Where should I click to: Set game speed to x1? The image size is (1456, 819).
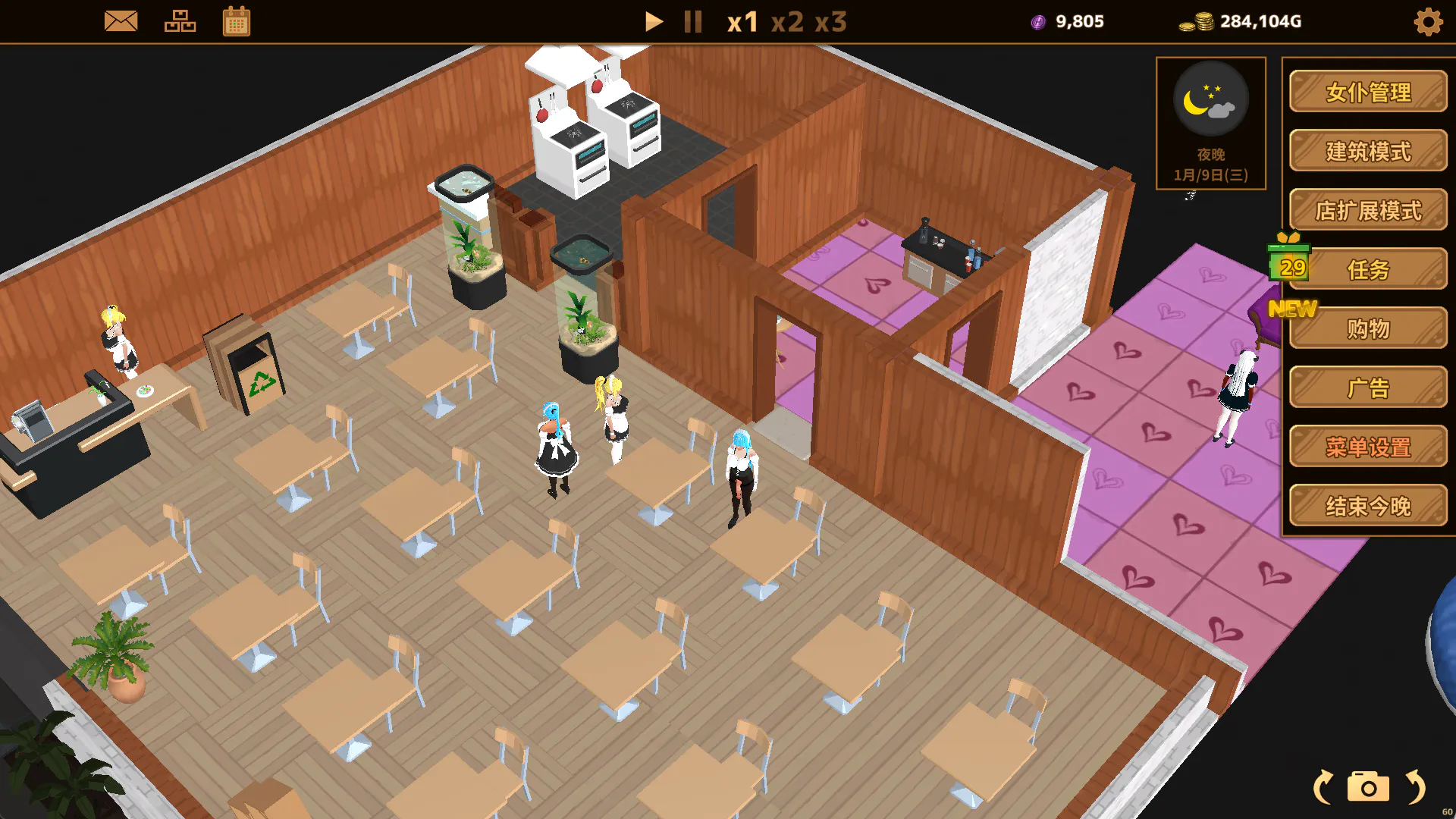(742, 22)
